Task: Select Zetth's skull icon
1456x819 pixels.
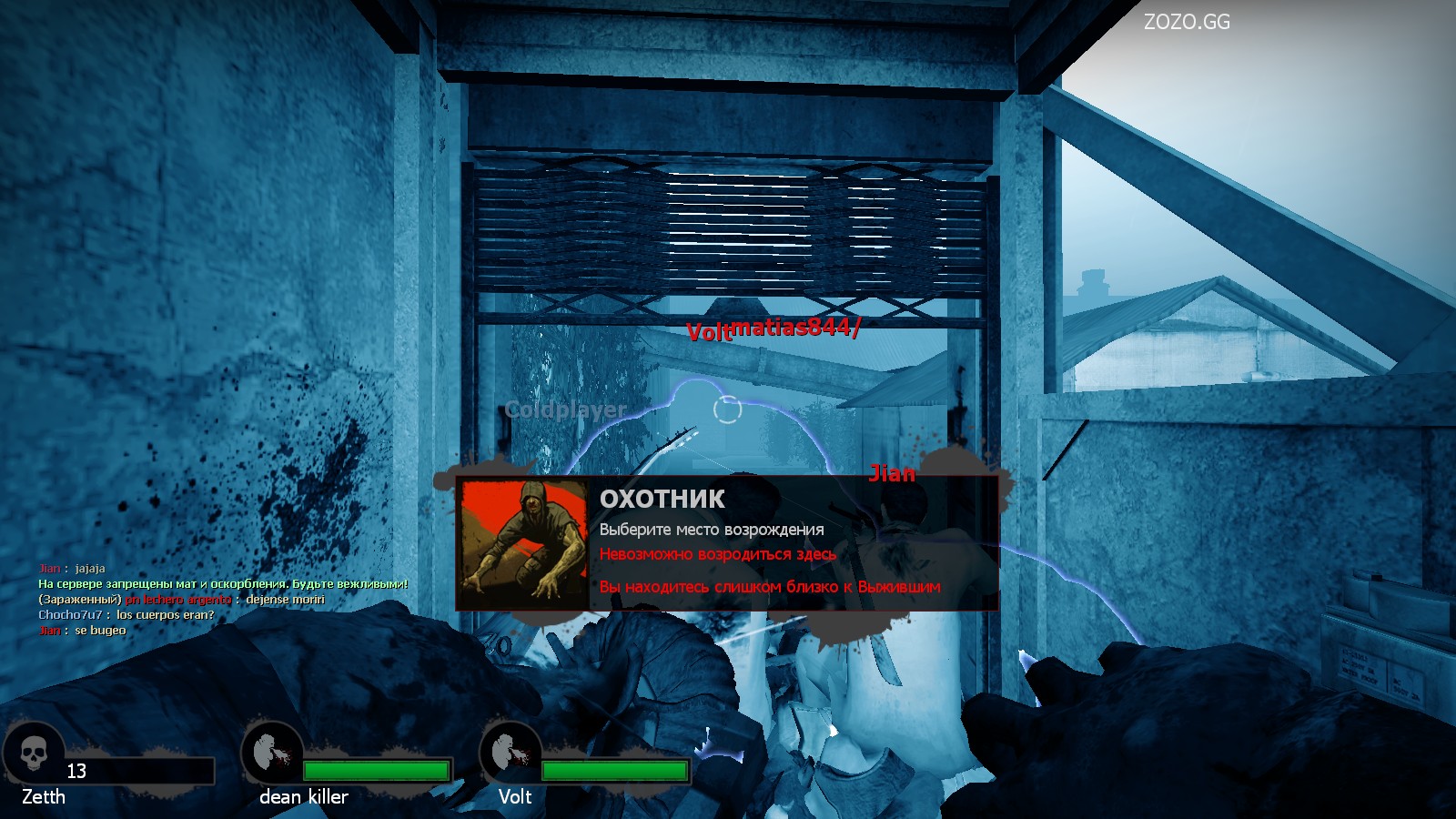Action: (x=35, y=753)
